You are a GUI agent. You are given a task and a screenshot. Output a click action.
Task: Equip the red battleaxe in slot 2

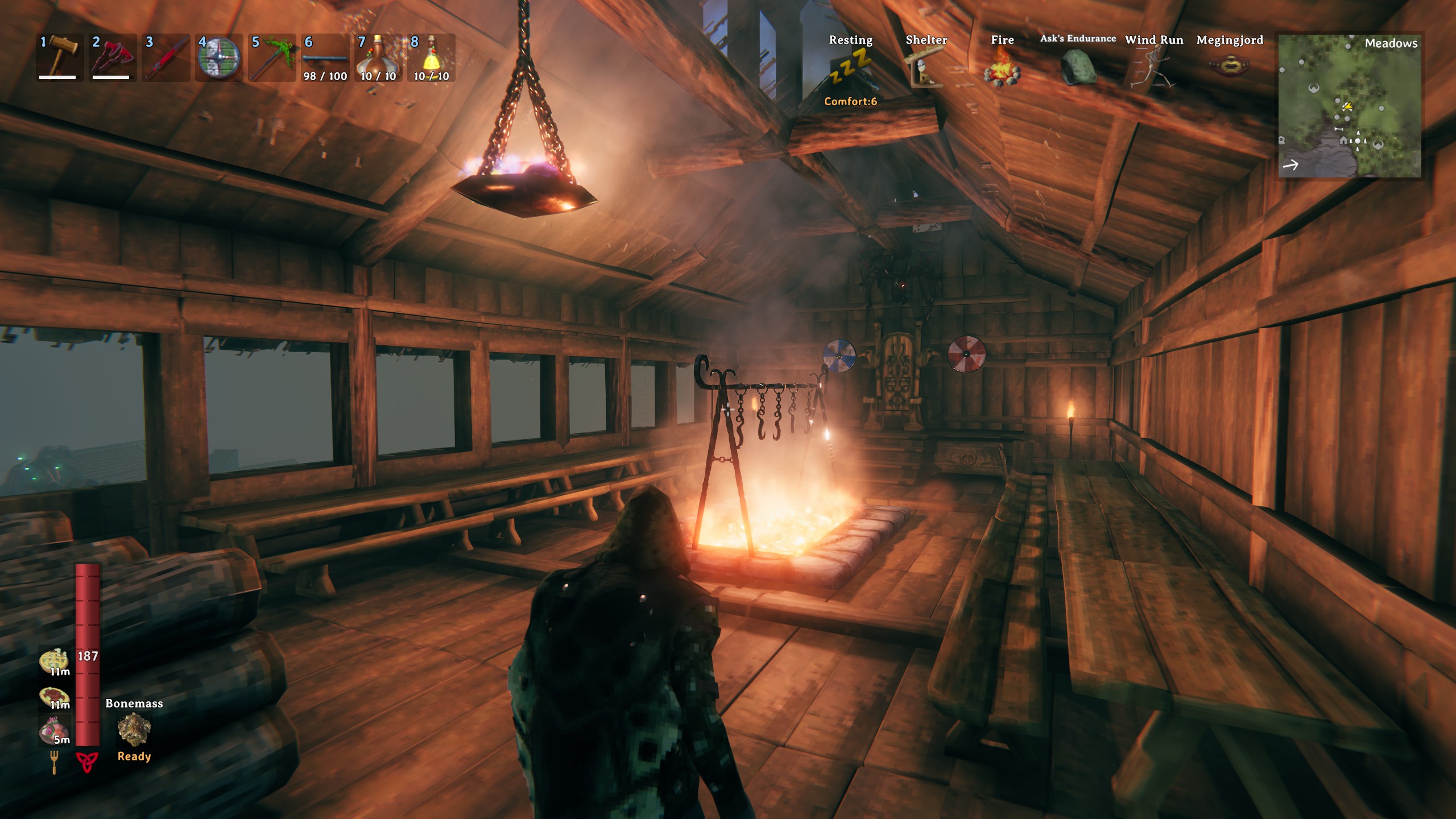pyautogui.click(x=113, y=57)
